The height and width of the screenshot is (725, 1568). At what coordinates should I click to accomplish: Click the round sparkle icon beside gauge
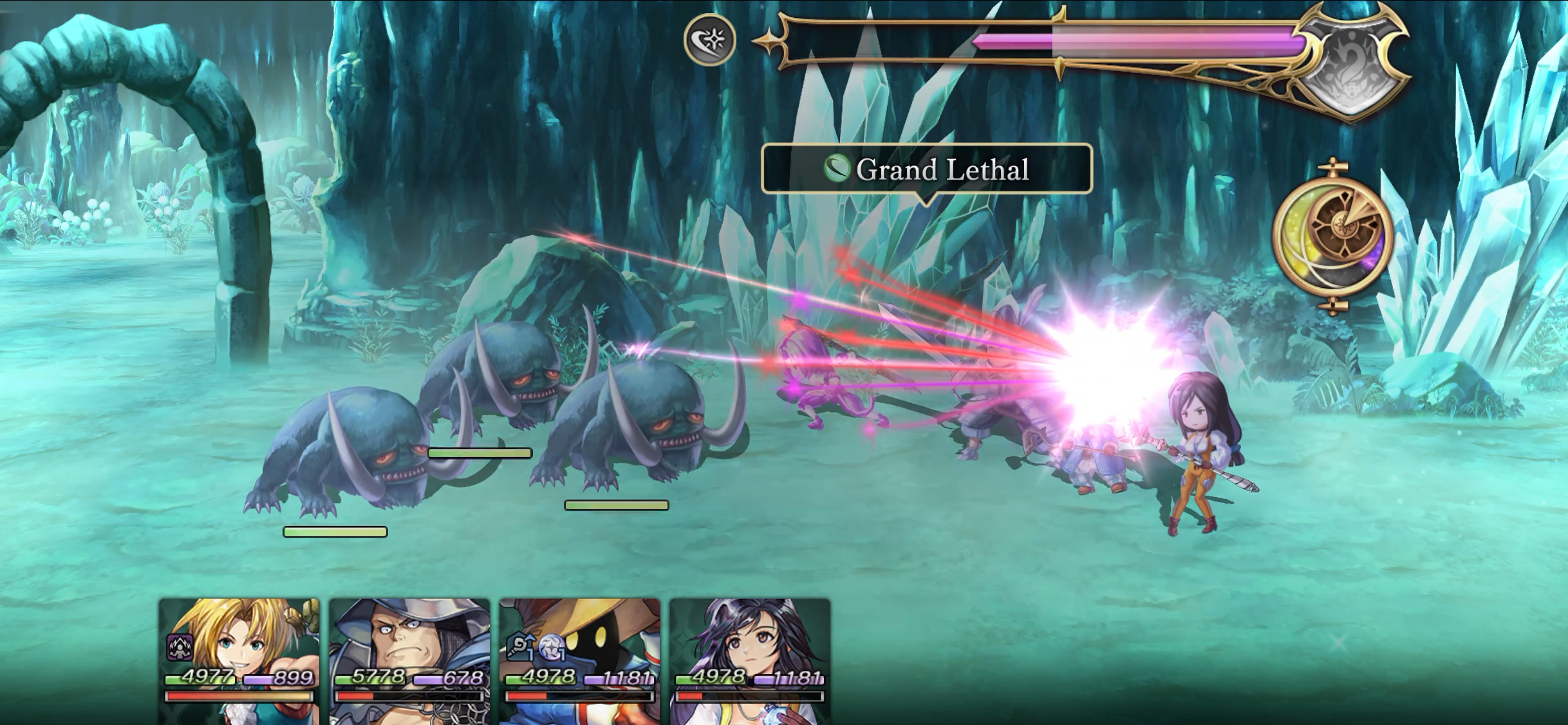point(709,40)
